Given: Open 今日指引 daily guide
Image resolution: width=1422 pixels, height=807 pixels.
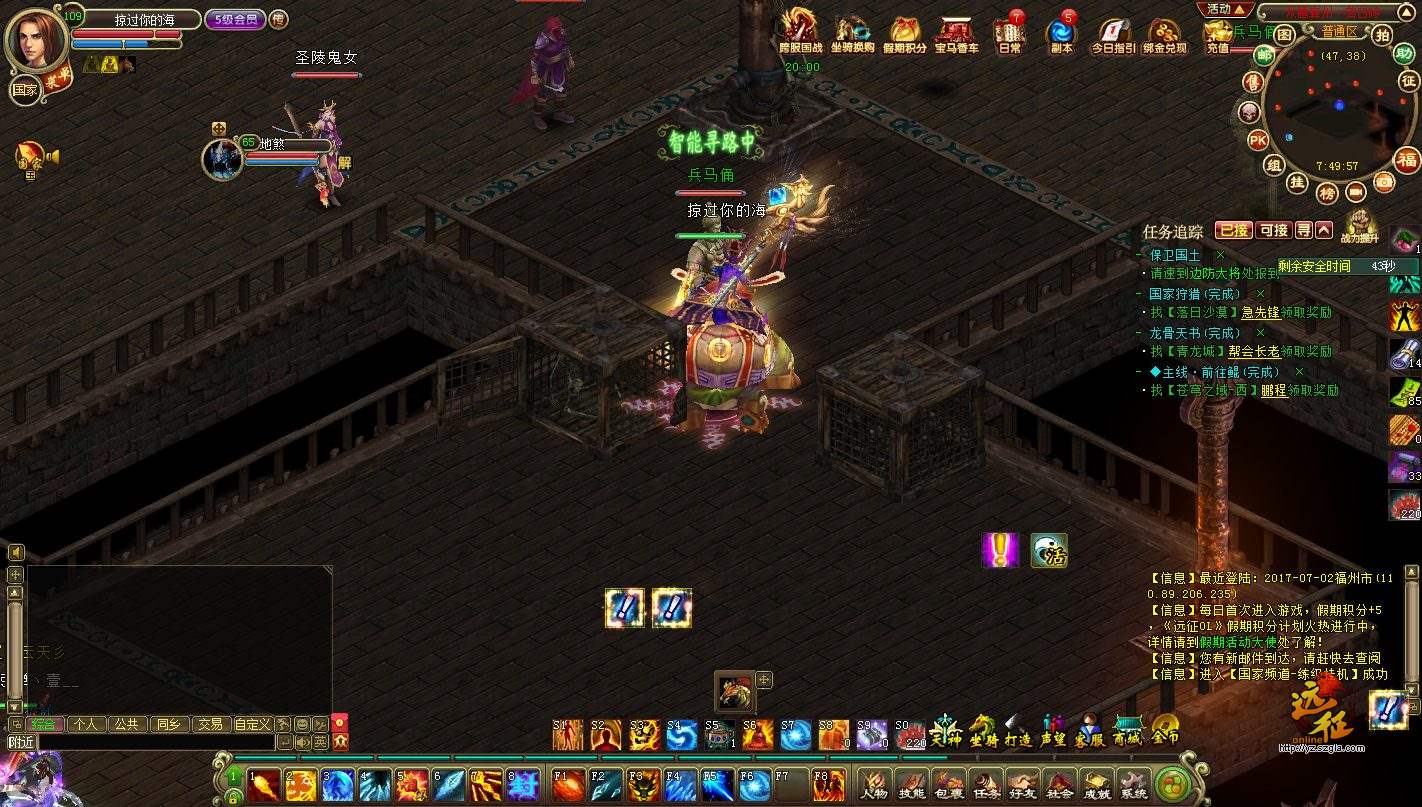Looking at the screenshot, I should [1113, 36].
